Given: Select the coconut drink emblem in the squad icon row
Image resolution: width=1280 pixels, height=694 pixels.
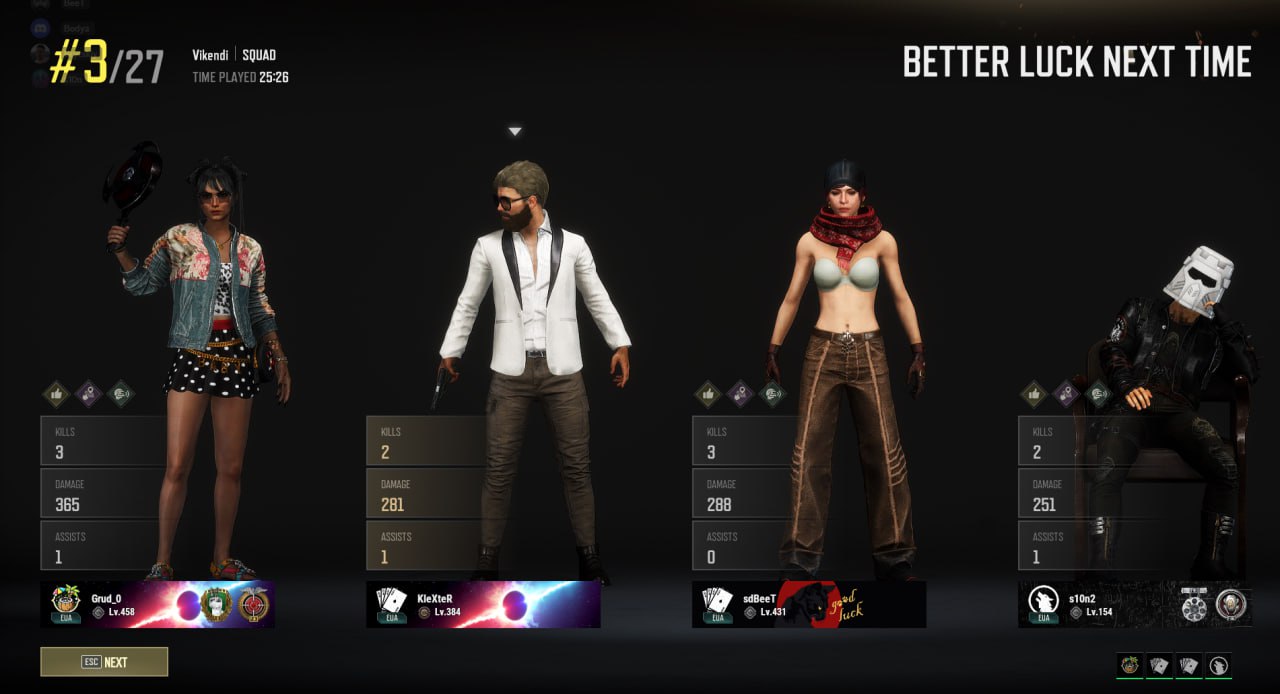Looking at the screenshot, I should pos(1130,666).
